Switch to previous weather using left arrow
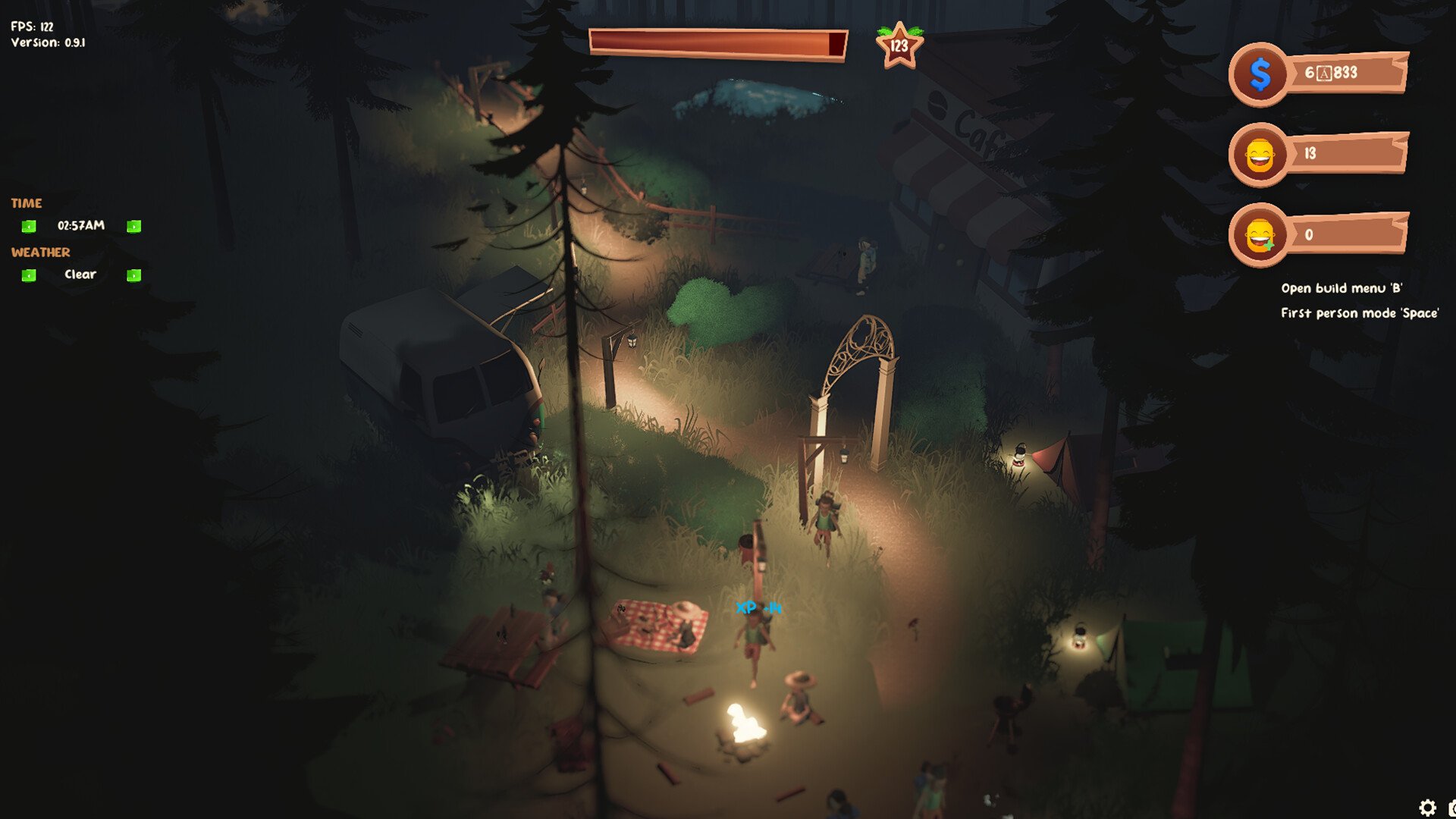The image size is (1456, 819). pos(29,275)
